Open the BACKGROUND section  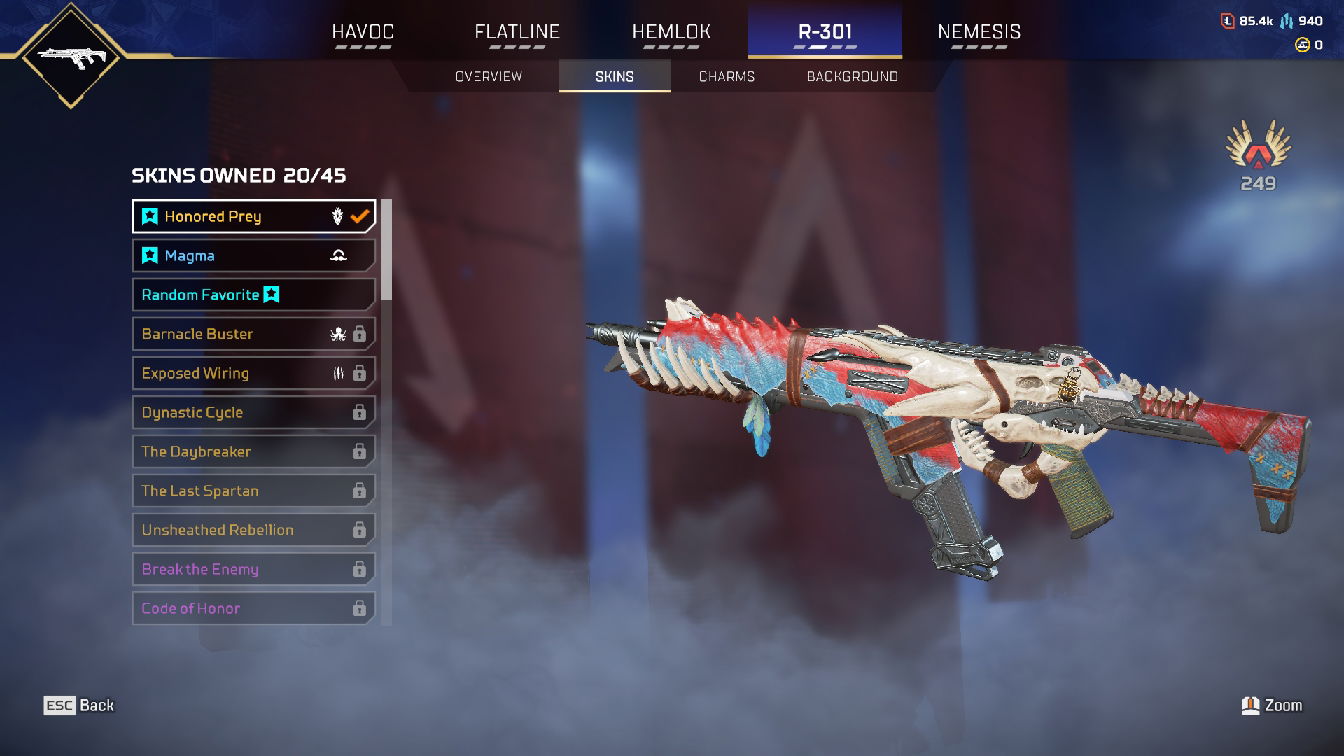click(851, 75)
